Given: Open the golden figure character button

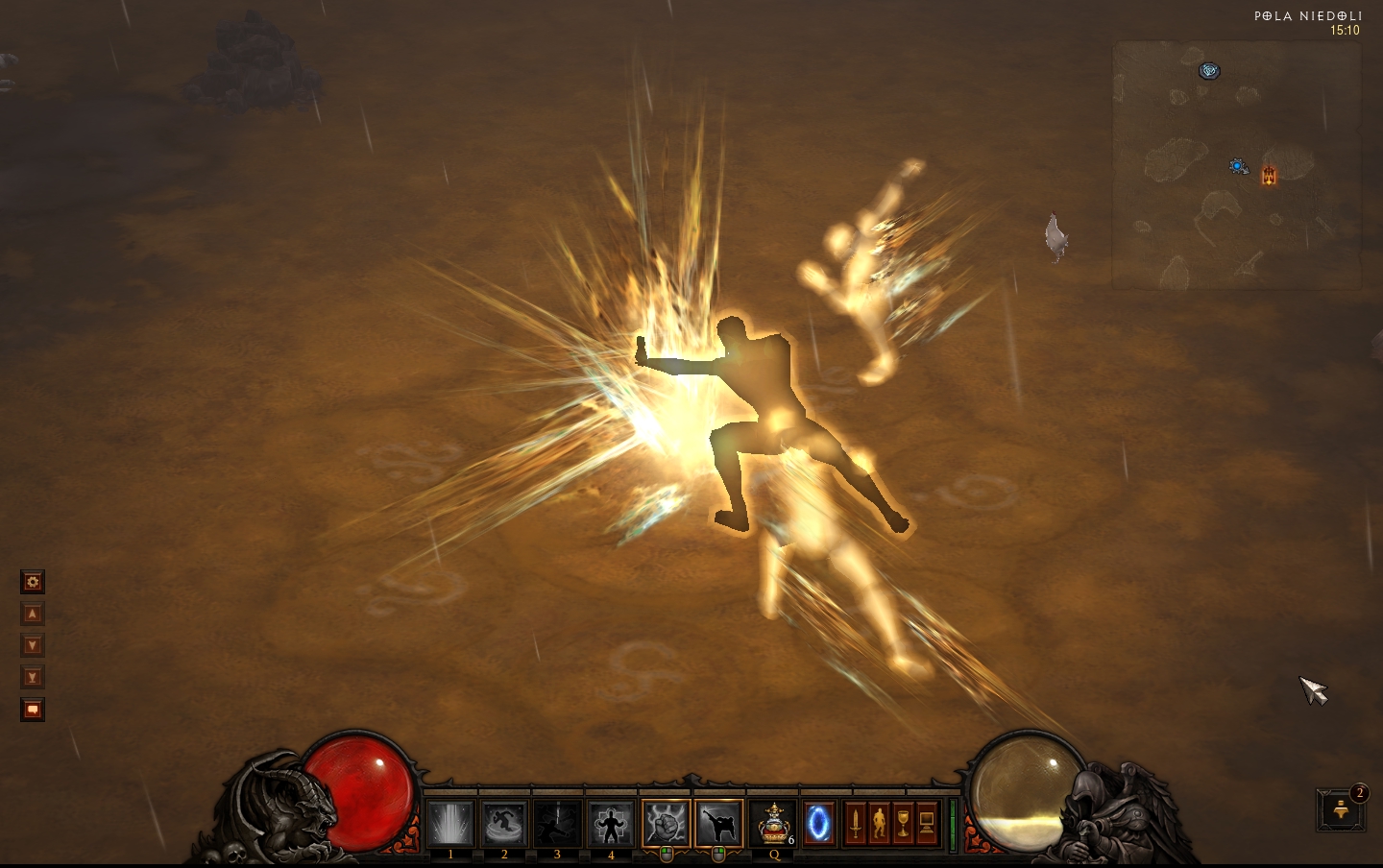Looking at the screenshot, I should 879,824.
